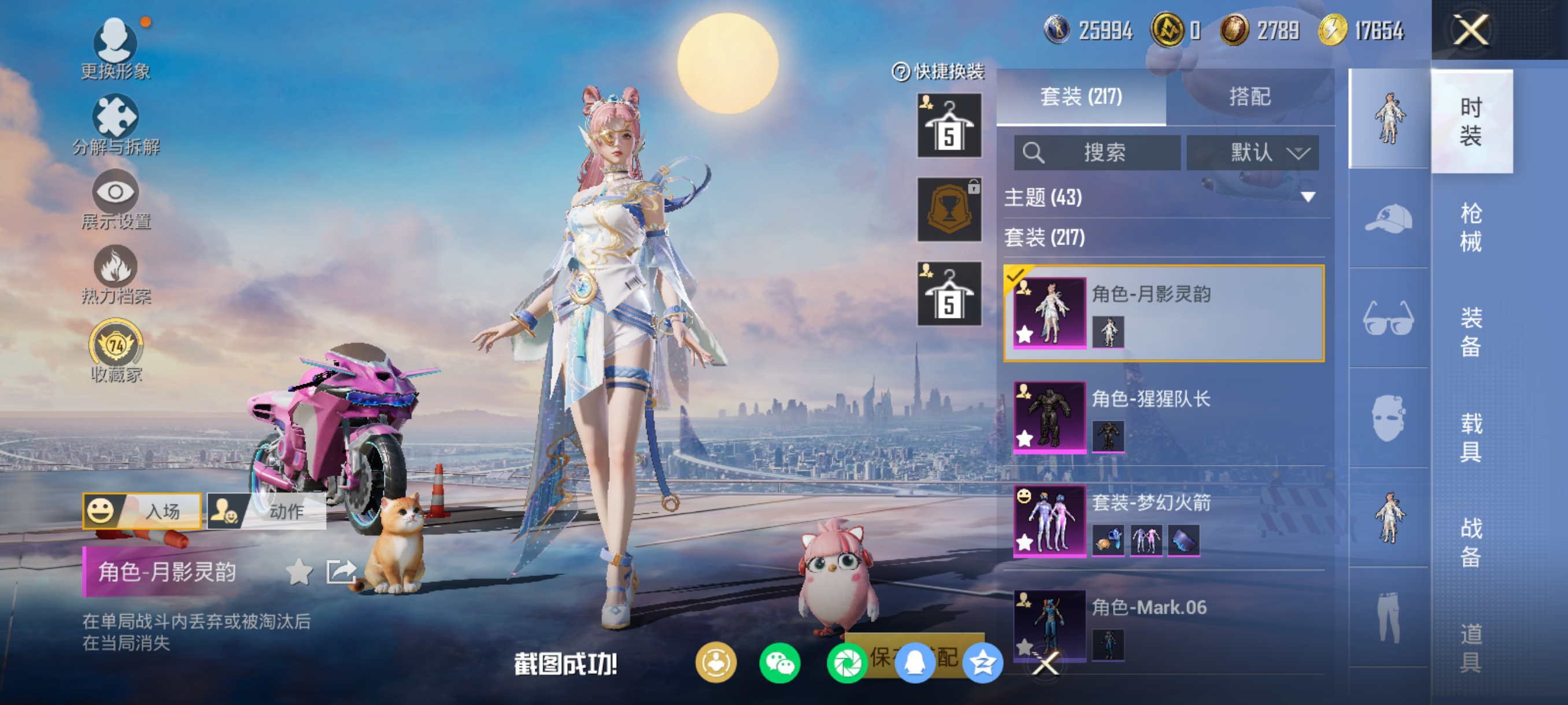Favorite outfit with the star icon
Image resolution: width=1568 pixels, height=705 pixels.
tap(299, 572)
